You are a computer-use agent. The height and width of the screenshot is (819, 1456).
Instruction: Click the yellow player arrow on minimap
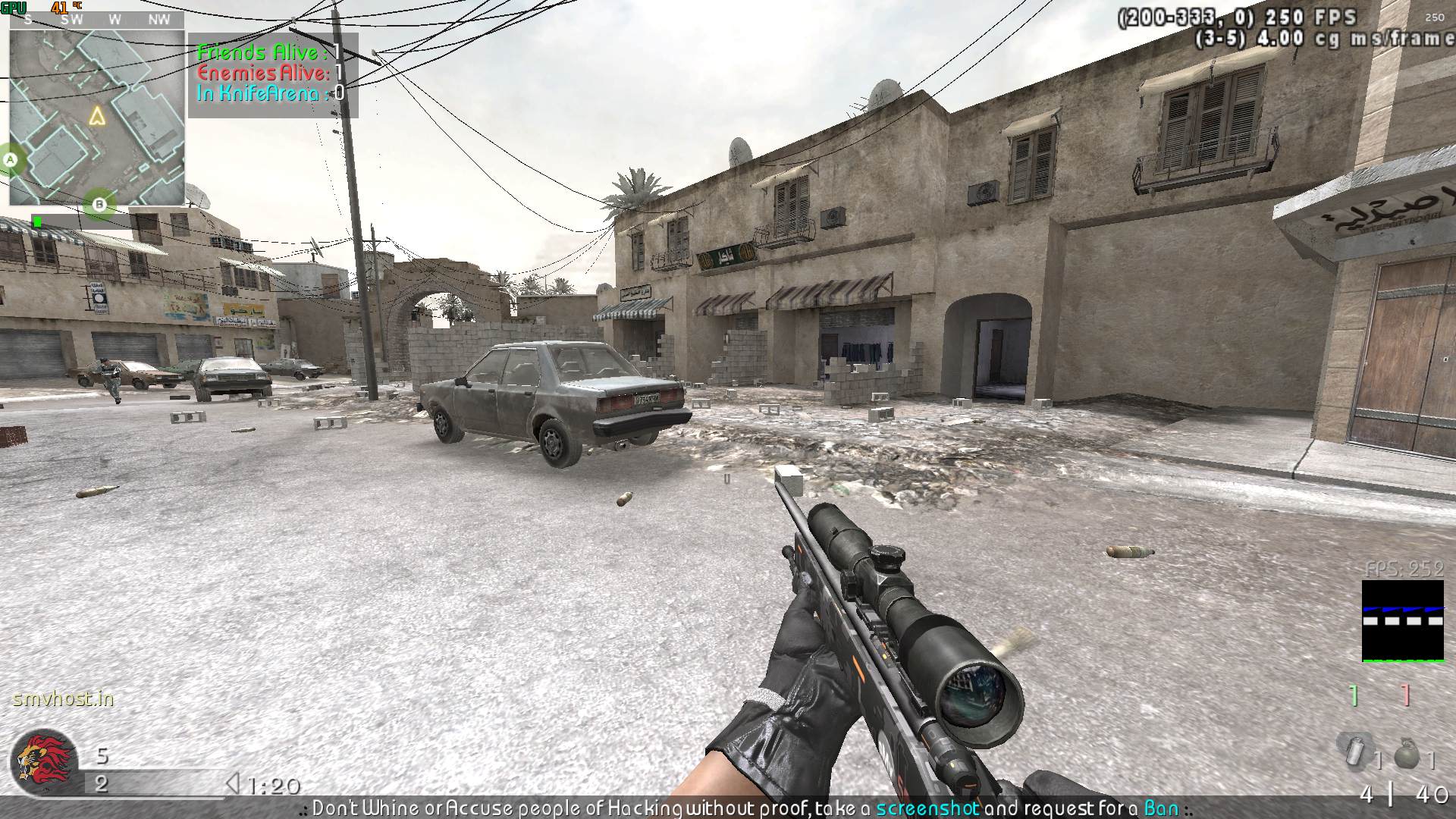pyautogui.click(x=96, y=116)
